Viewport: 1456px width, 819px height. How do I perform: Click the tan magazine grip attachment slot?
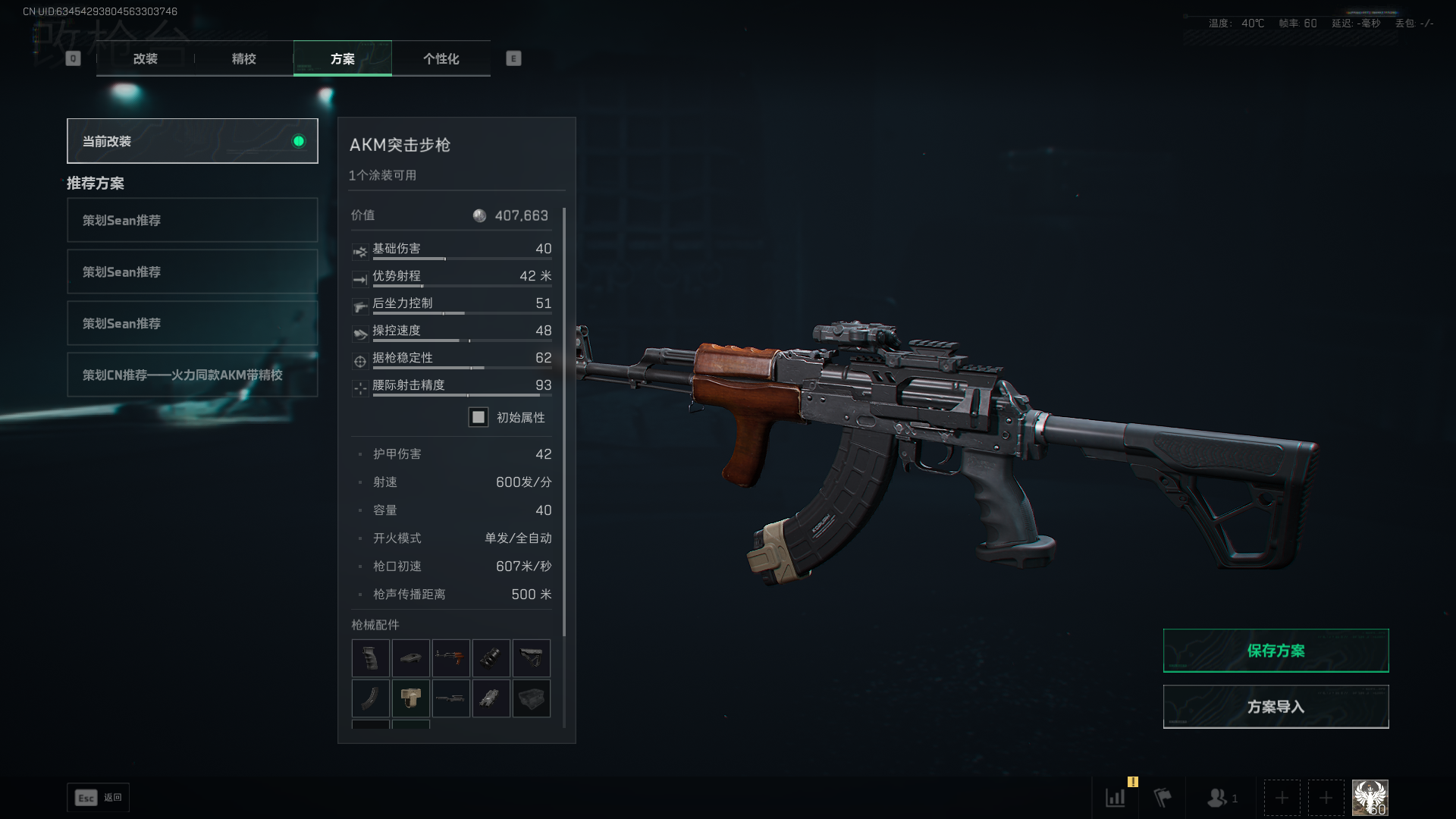pyautogui.click(x=410, y=698)
